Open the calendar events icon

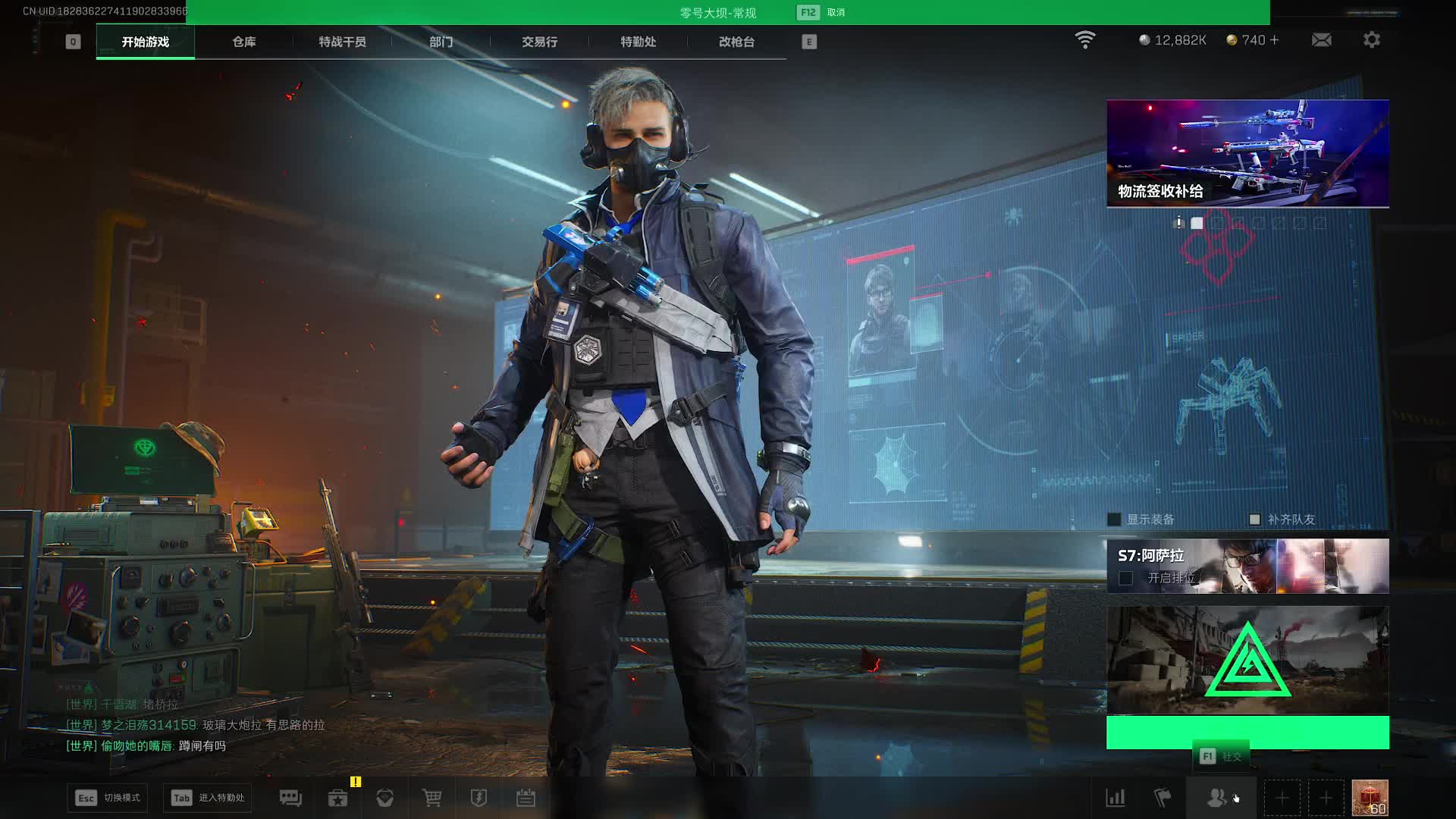coord(526,798)
